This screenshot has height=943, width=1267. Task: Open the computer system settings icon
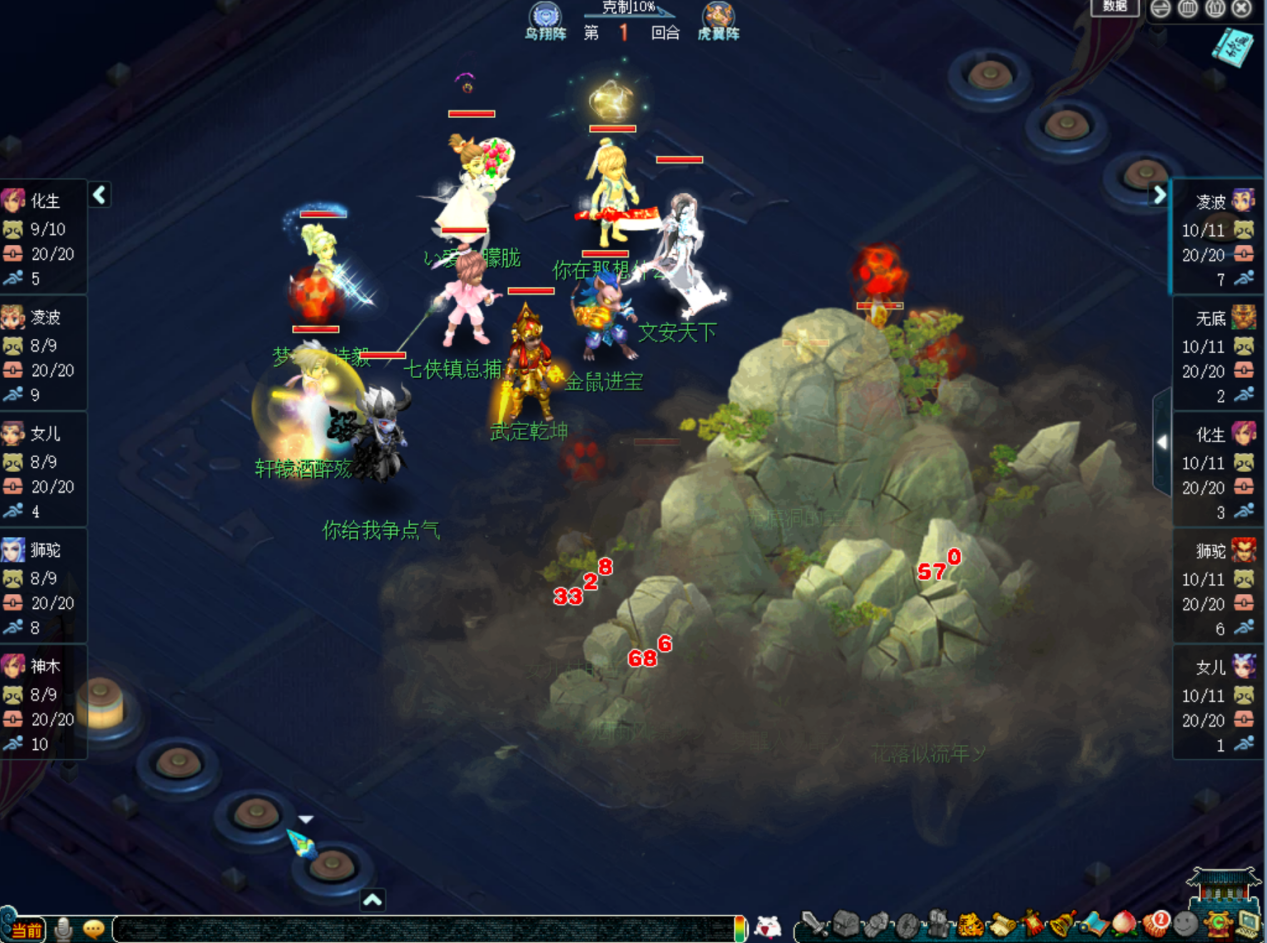coord(1248,924)
